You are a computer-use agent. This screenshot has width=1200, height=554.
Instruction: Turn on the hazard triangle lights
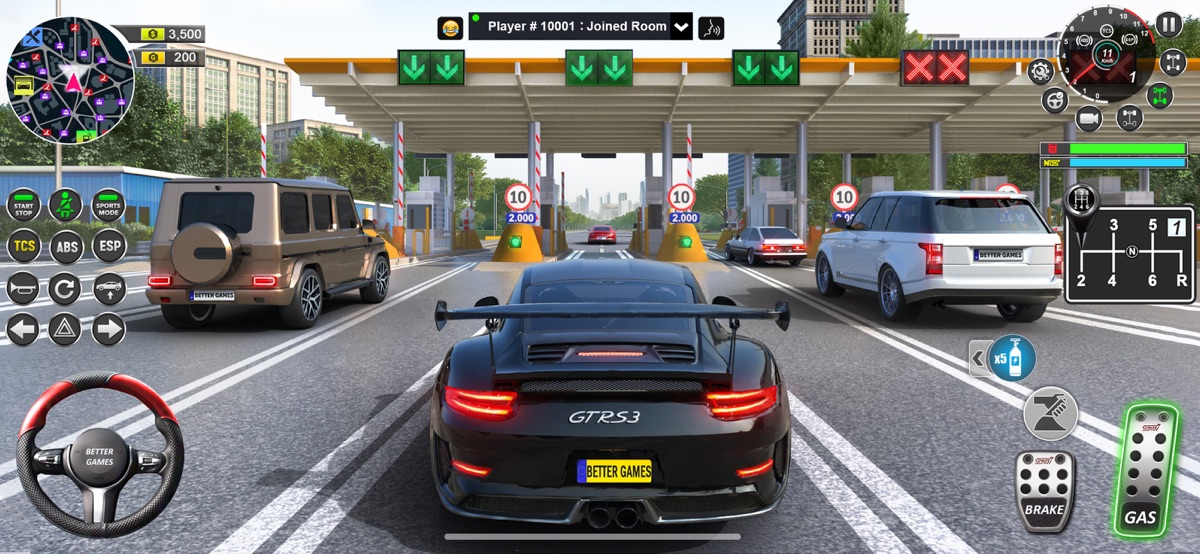65,329
